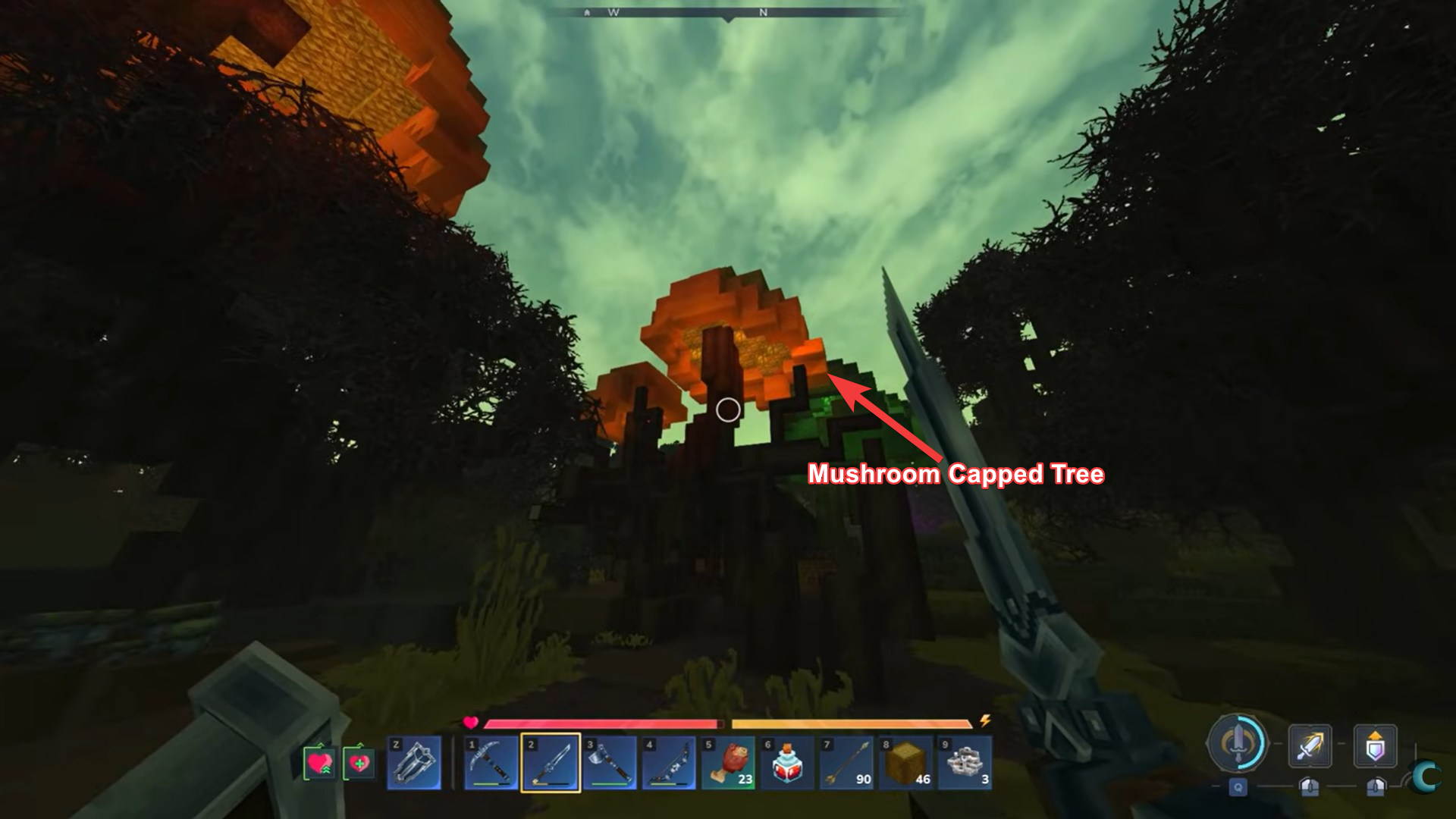Click the Mushroom Capped Tree label
The width and height of the screenshot is (1456, 819).
(957, 475)
